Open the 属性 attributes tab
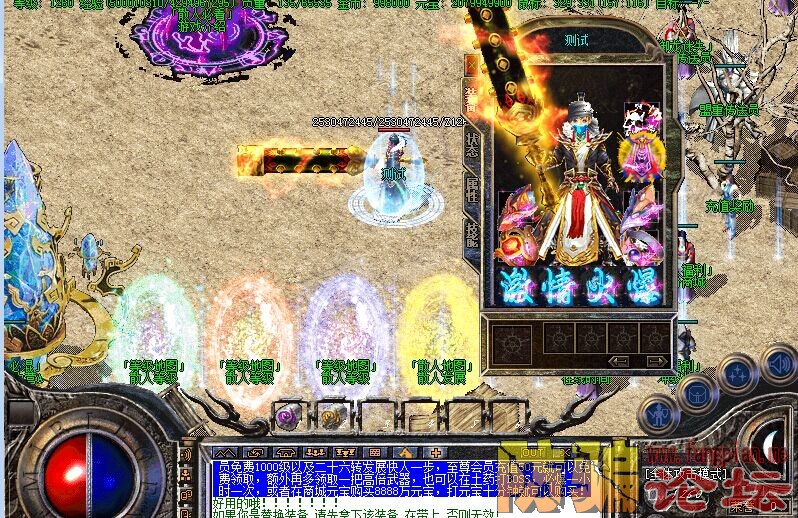Screen dimensions: 798x518 pyautogui.click(x=472, y=189)
